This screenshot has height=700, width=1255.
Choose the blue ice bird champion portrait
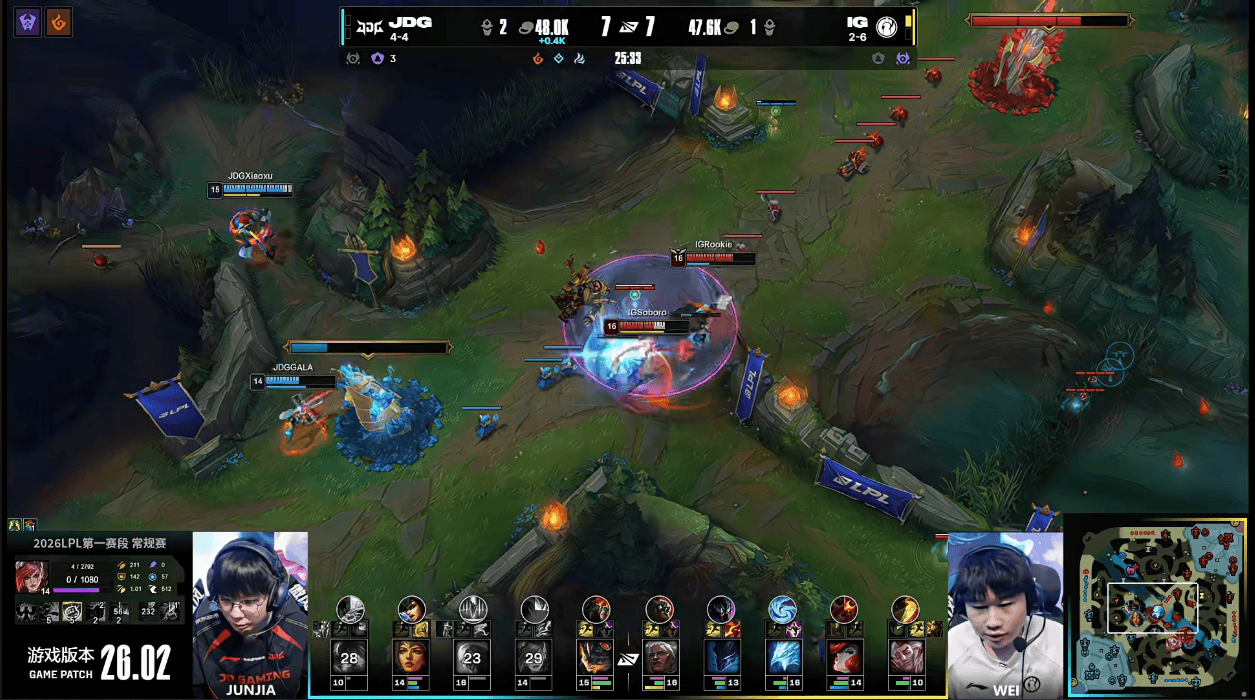783,658
